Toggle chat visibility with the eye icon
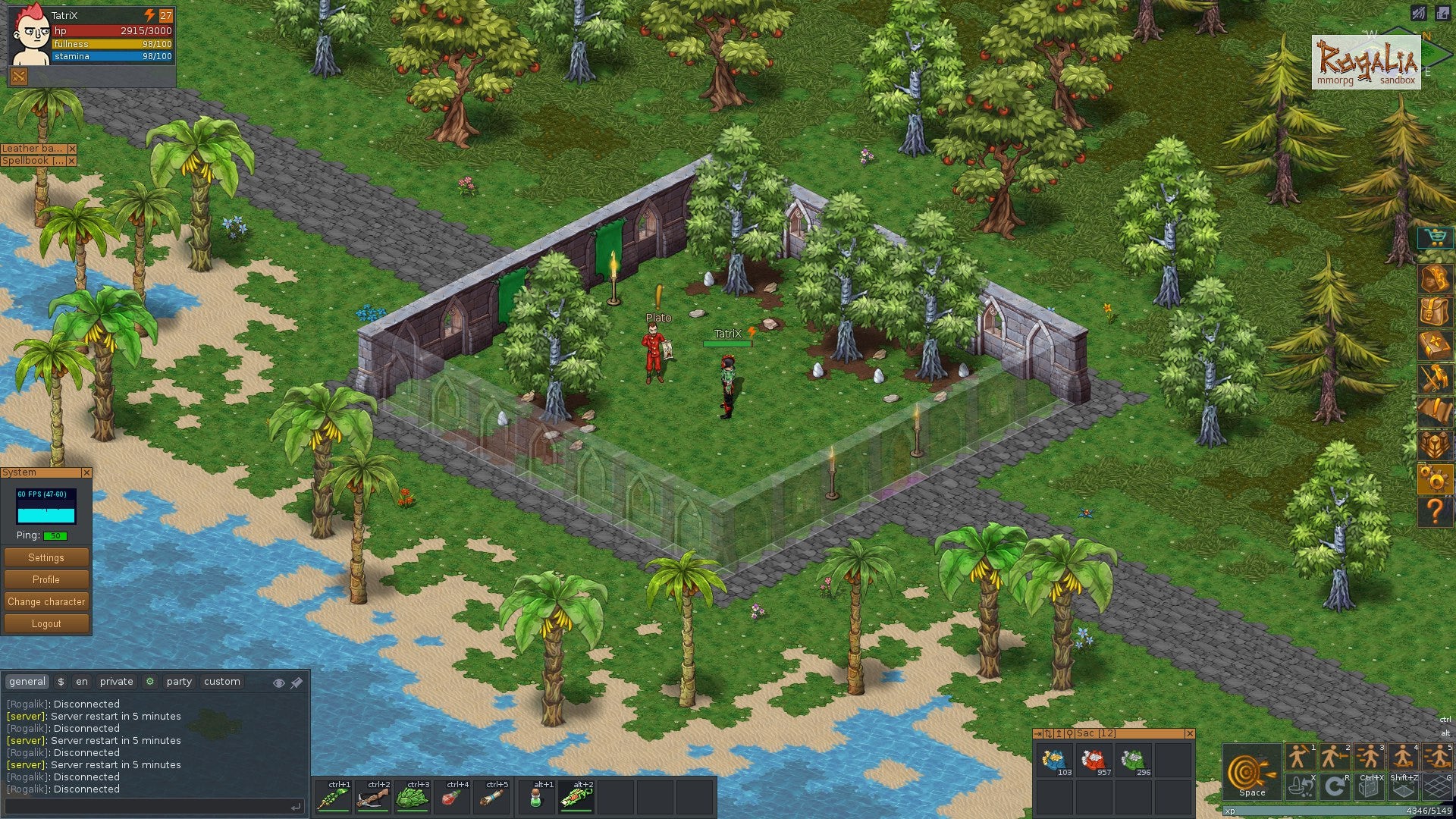 click(x=278, y=682)
